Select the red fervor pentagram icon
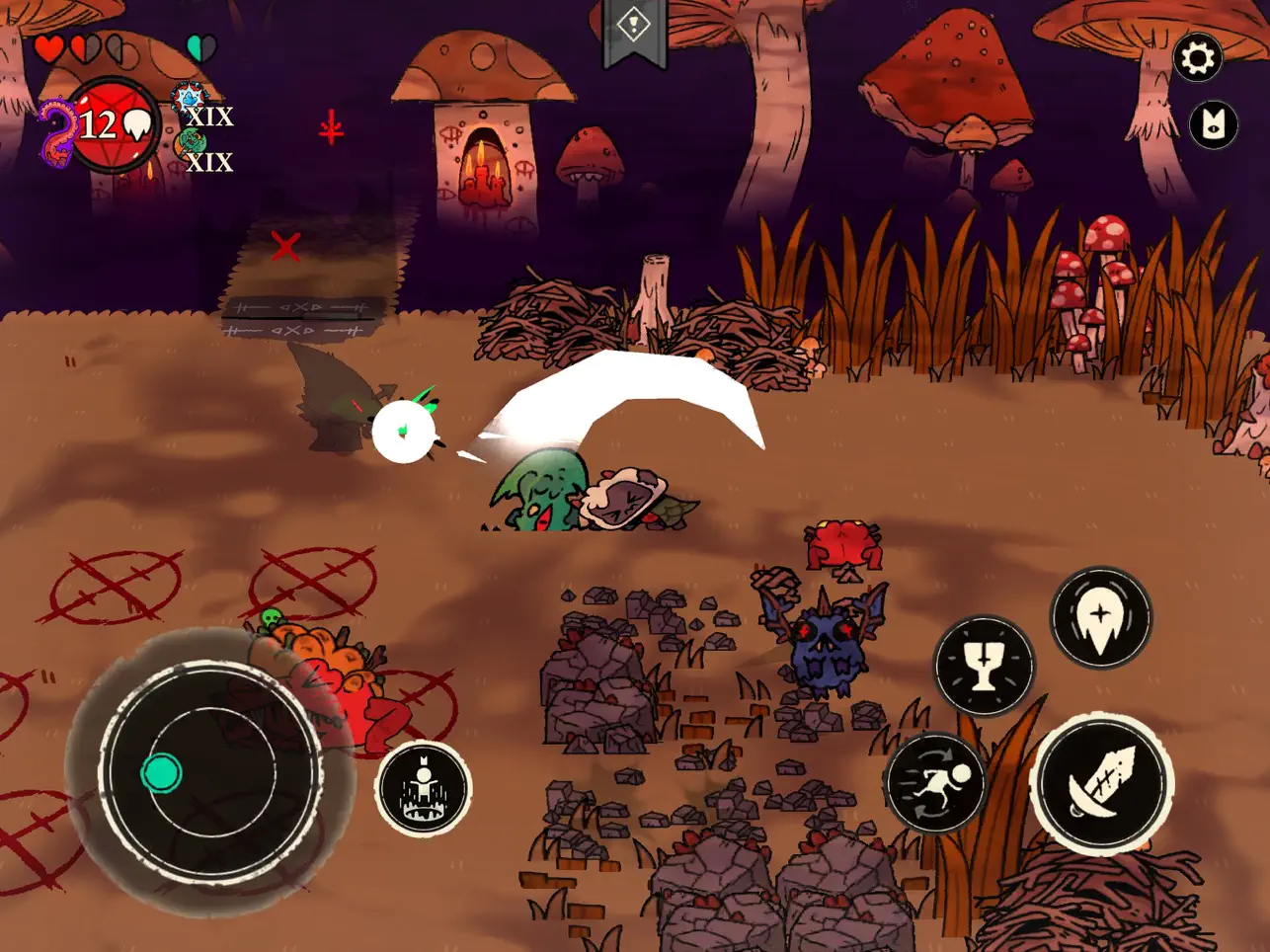This screenshot has width=1270, height=952. [113, 125]
